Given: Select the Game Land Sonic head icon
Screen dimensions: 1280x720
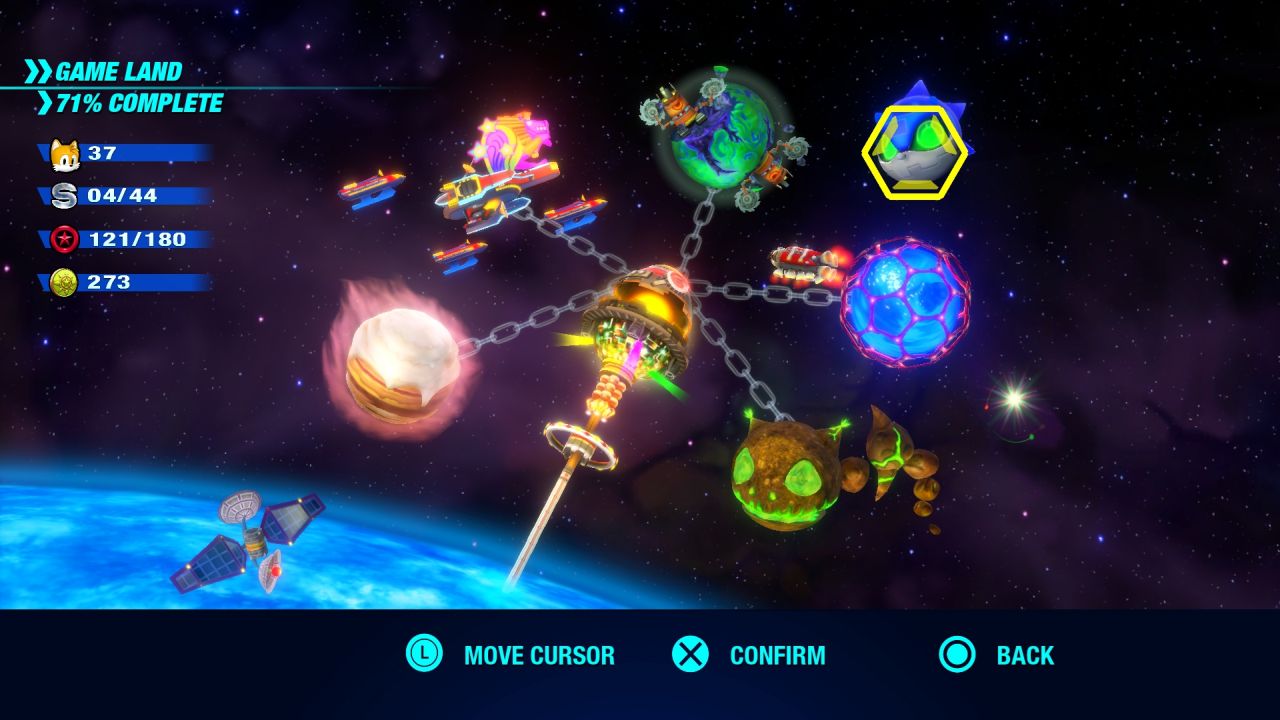Looking at the screenshot, I should (915, 152).
